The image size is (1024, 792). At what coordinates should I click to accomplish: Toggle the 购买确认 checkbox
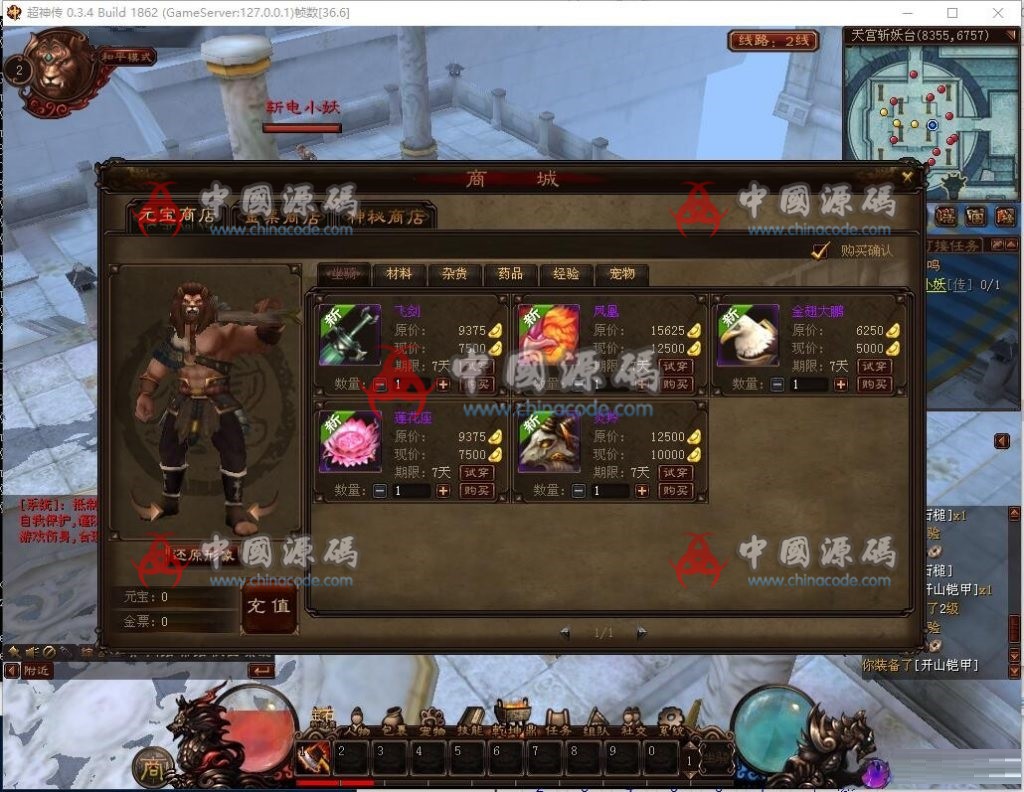[x=821, y=250]
